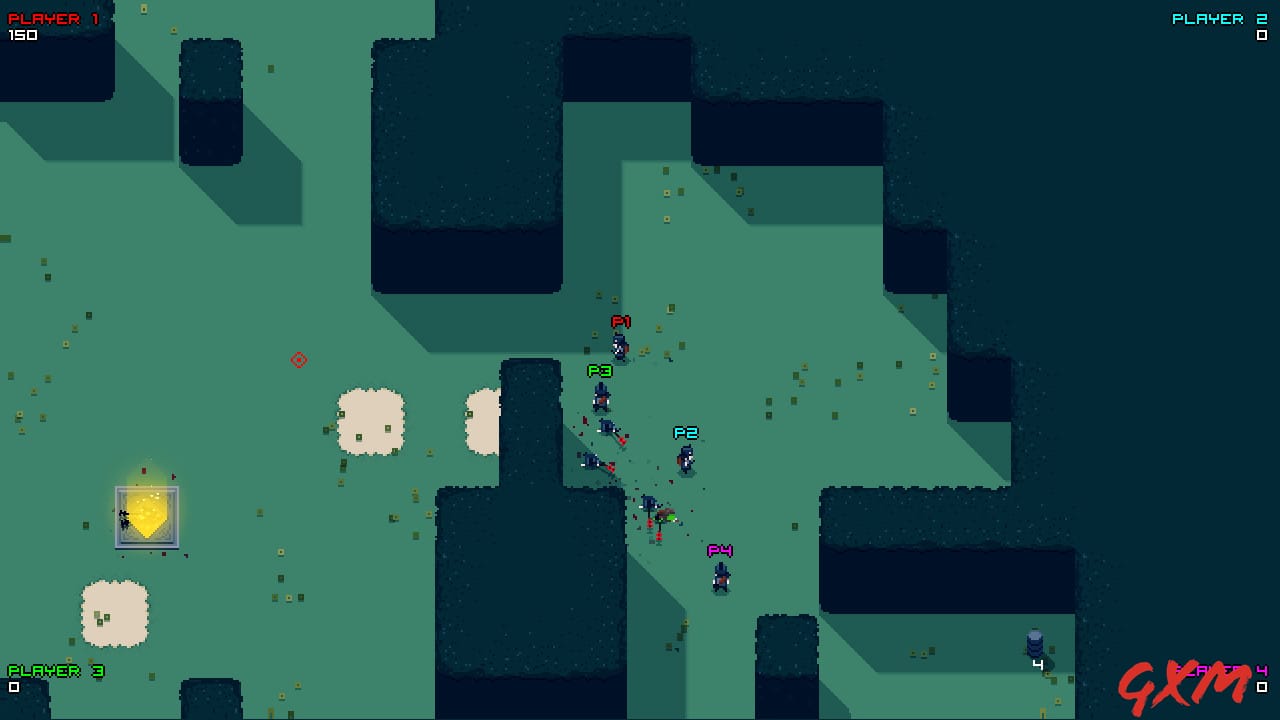1280x720 pixels.
Task: Click the red targeting crosshair reticle
Action: pyautogui.click(x=296, y=360)
